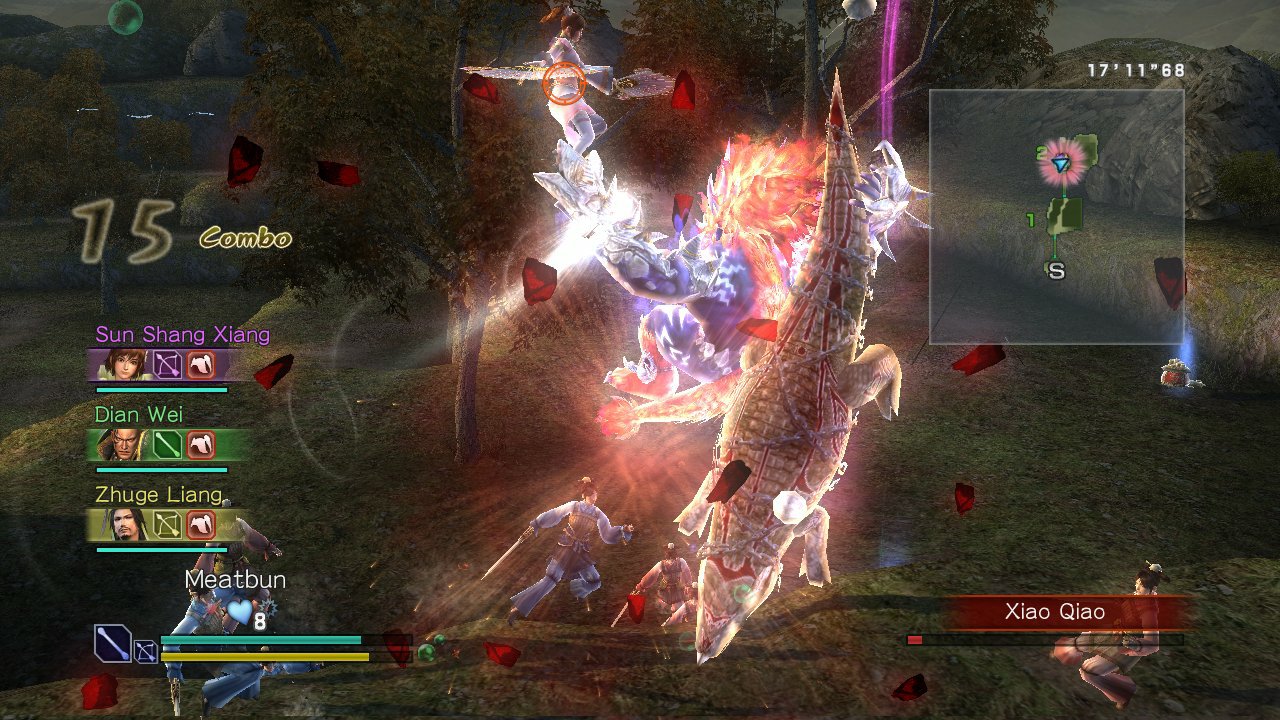The height and width of the screenshot is (720, 1280).
Task: Select Zhuge Liang's crossbow weapon icon
Action: (165, 525)
